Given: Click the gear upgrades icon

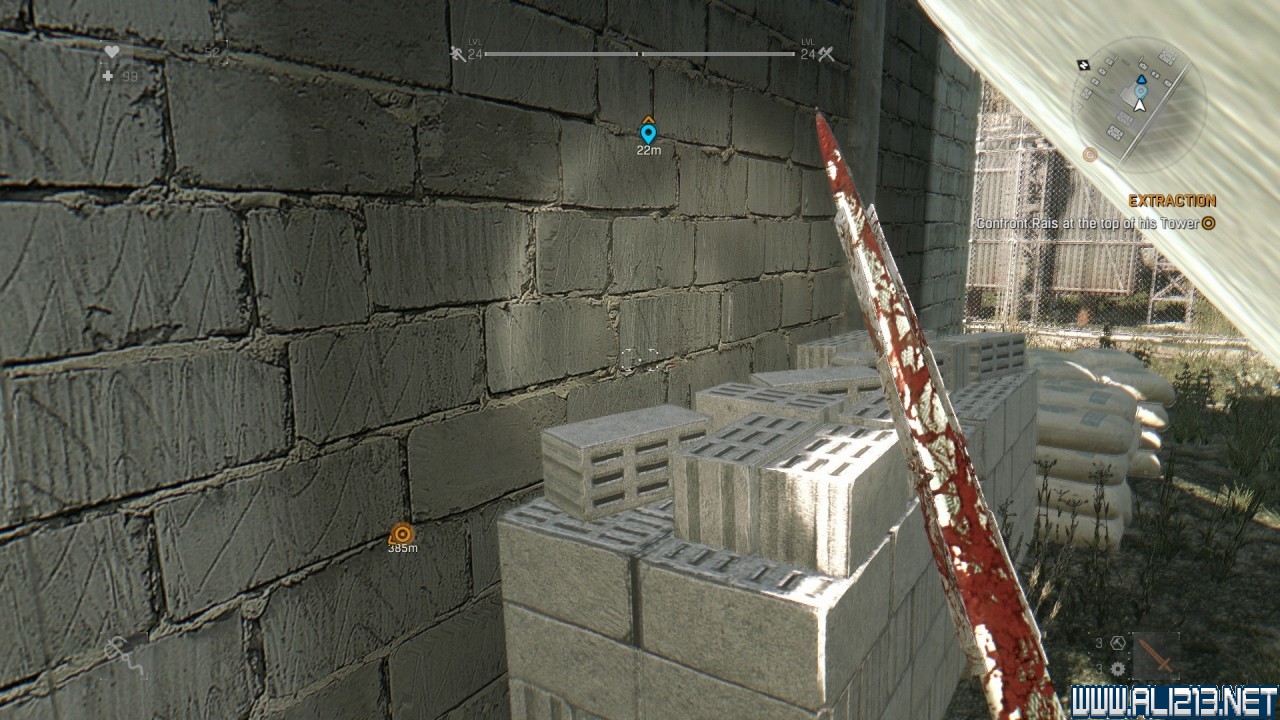Looking at the screenshot, I should coord(1117,668).
